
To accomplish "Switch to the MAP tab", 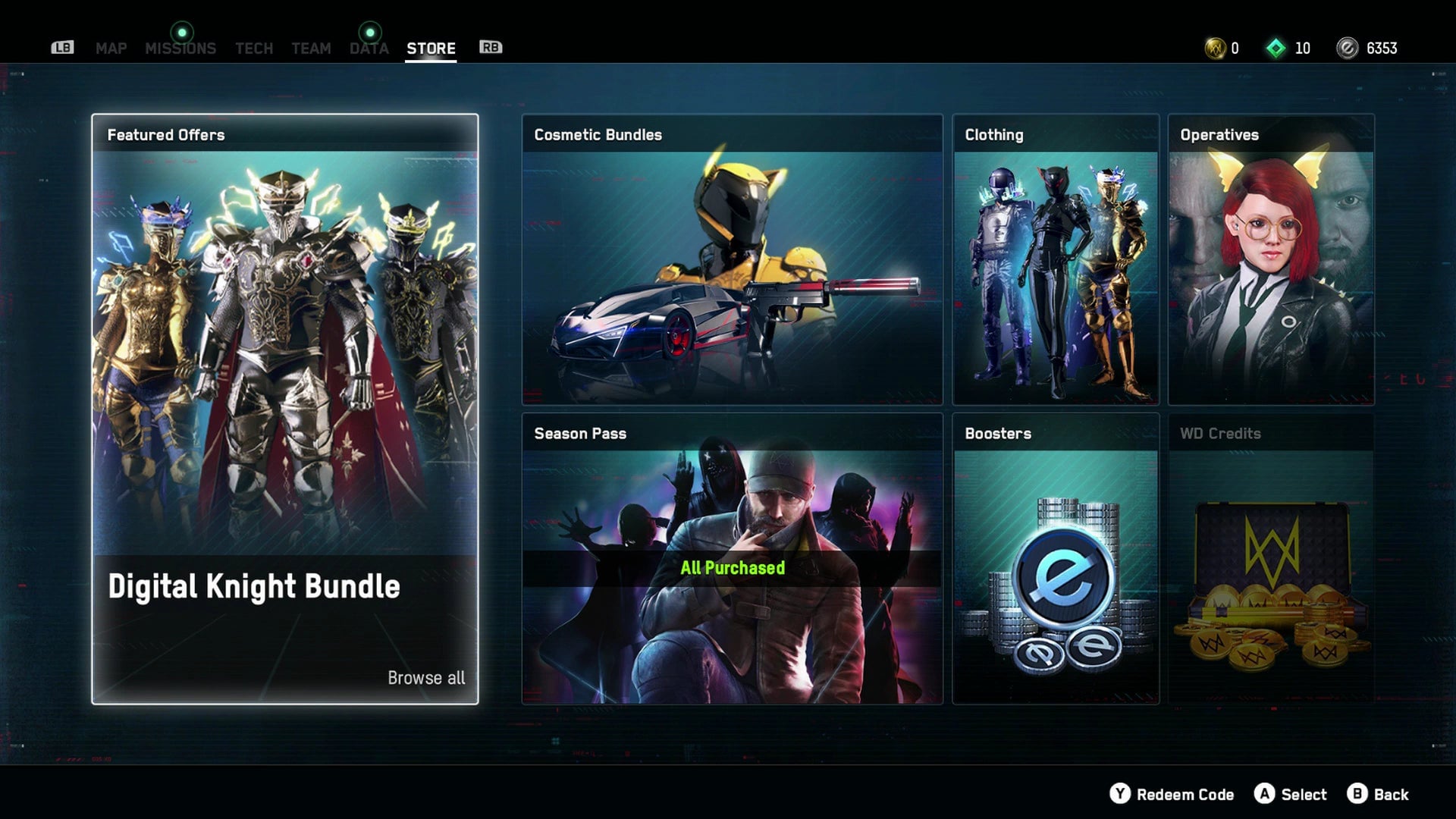I will click(x=111, y=48).
